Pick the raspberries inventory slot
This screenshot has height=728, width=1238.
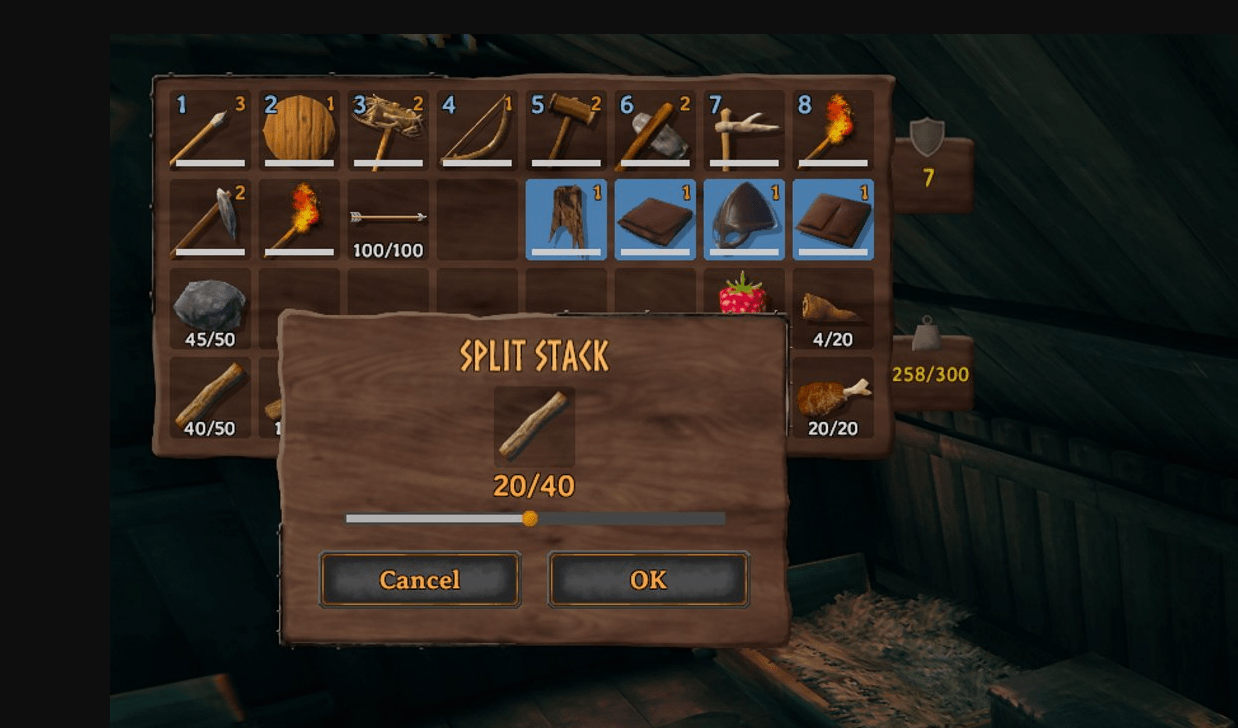pyautogui.click(x=744, y=294)
